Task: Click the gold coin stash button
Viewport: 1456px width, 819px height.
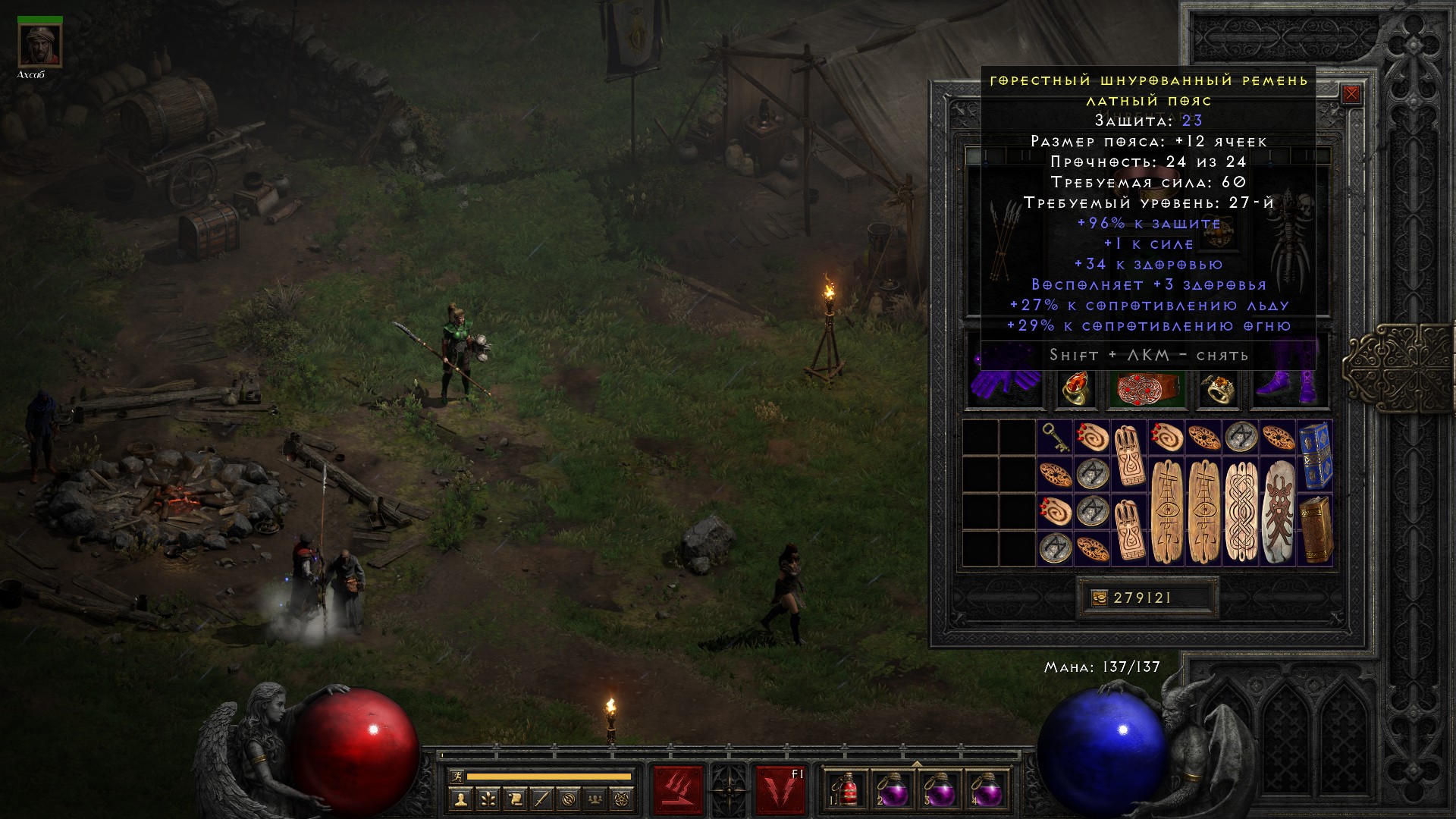Action: tap(1099, 598)
